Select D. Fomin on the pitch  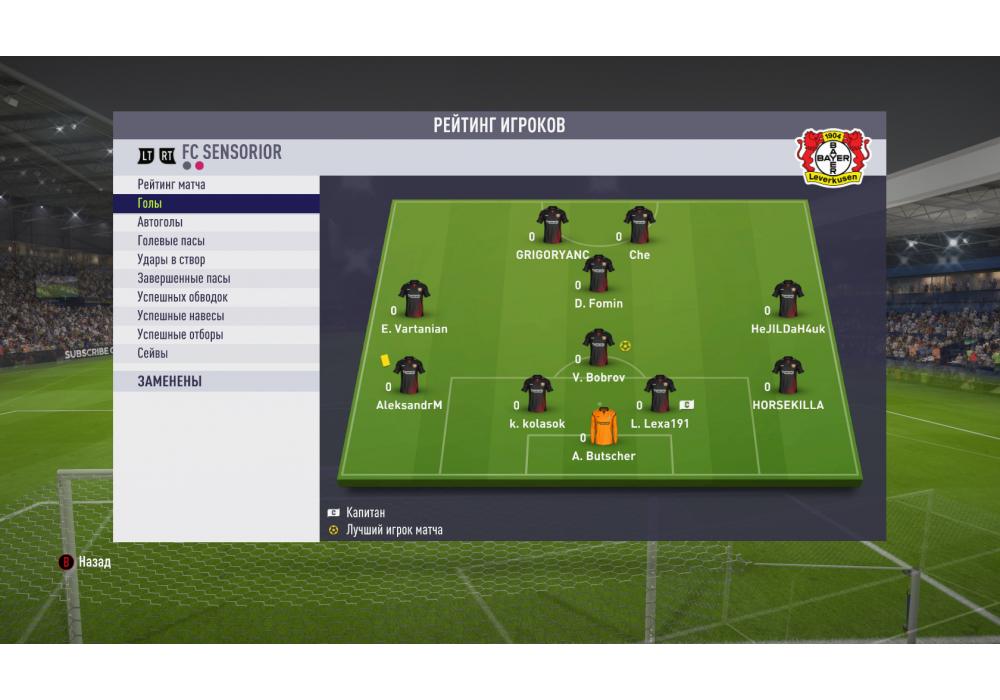coord(598,273)
